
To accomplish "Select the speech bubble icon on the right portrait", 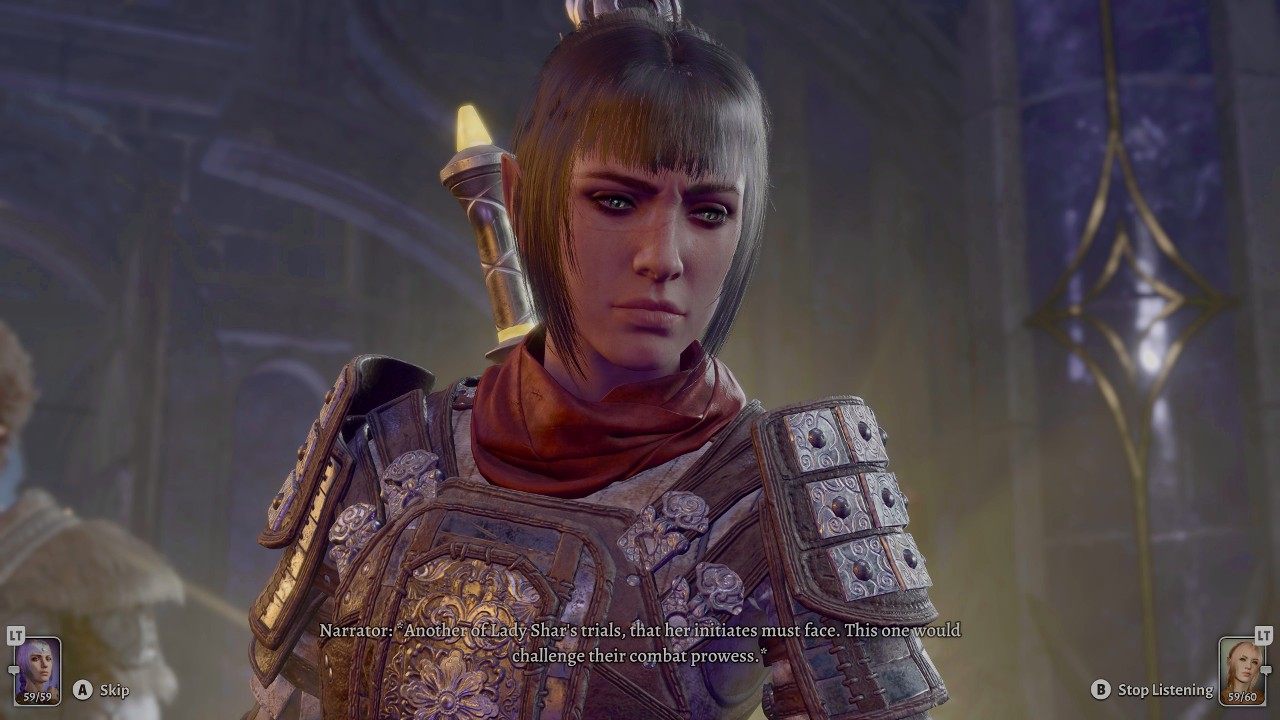I will pyautogui.click(x=1266, y=670).
